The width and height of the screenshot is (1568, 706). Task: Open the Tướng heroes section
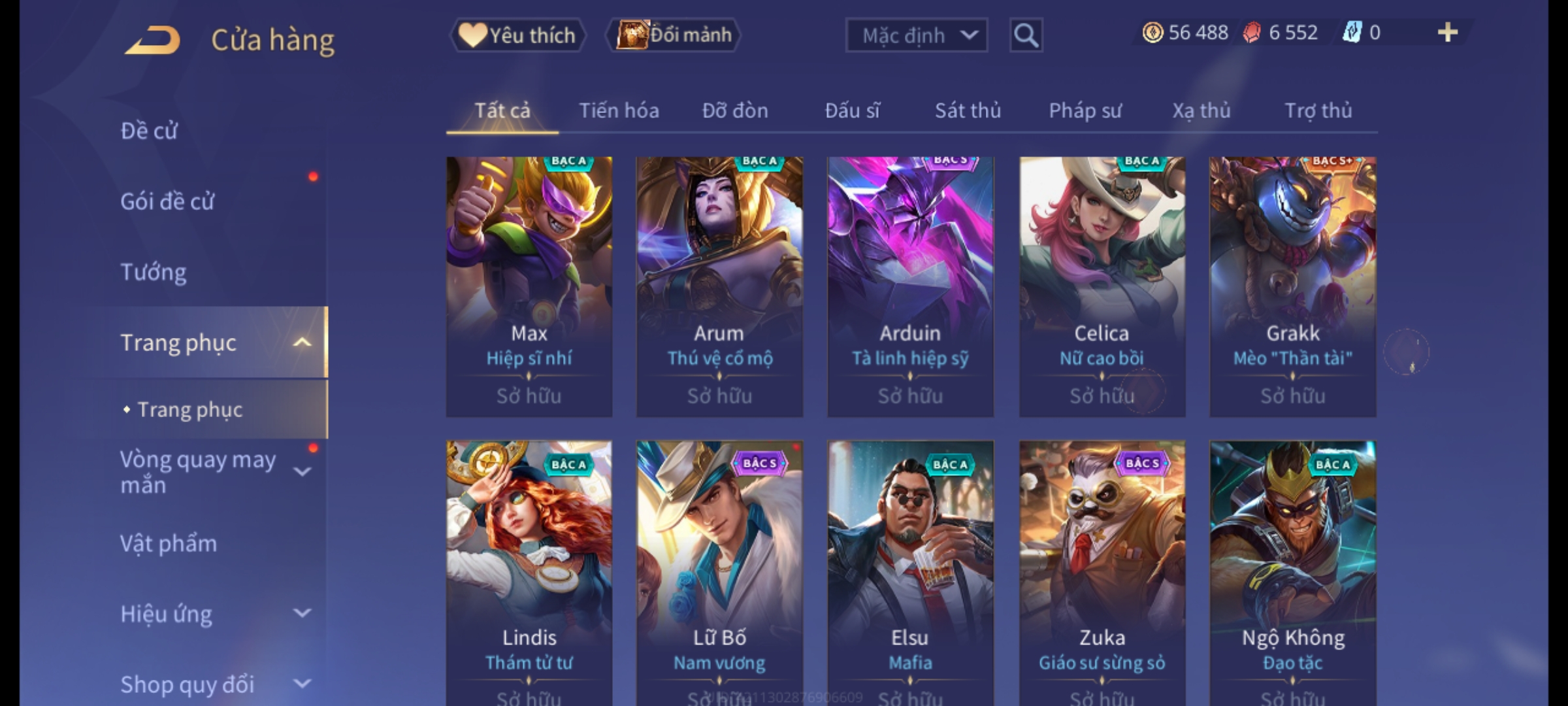pos(154,272)
